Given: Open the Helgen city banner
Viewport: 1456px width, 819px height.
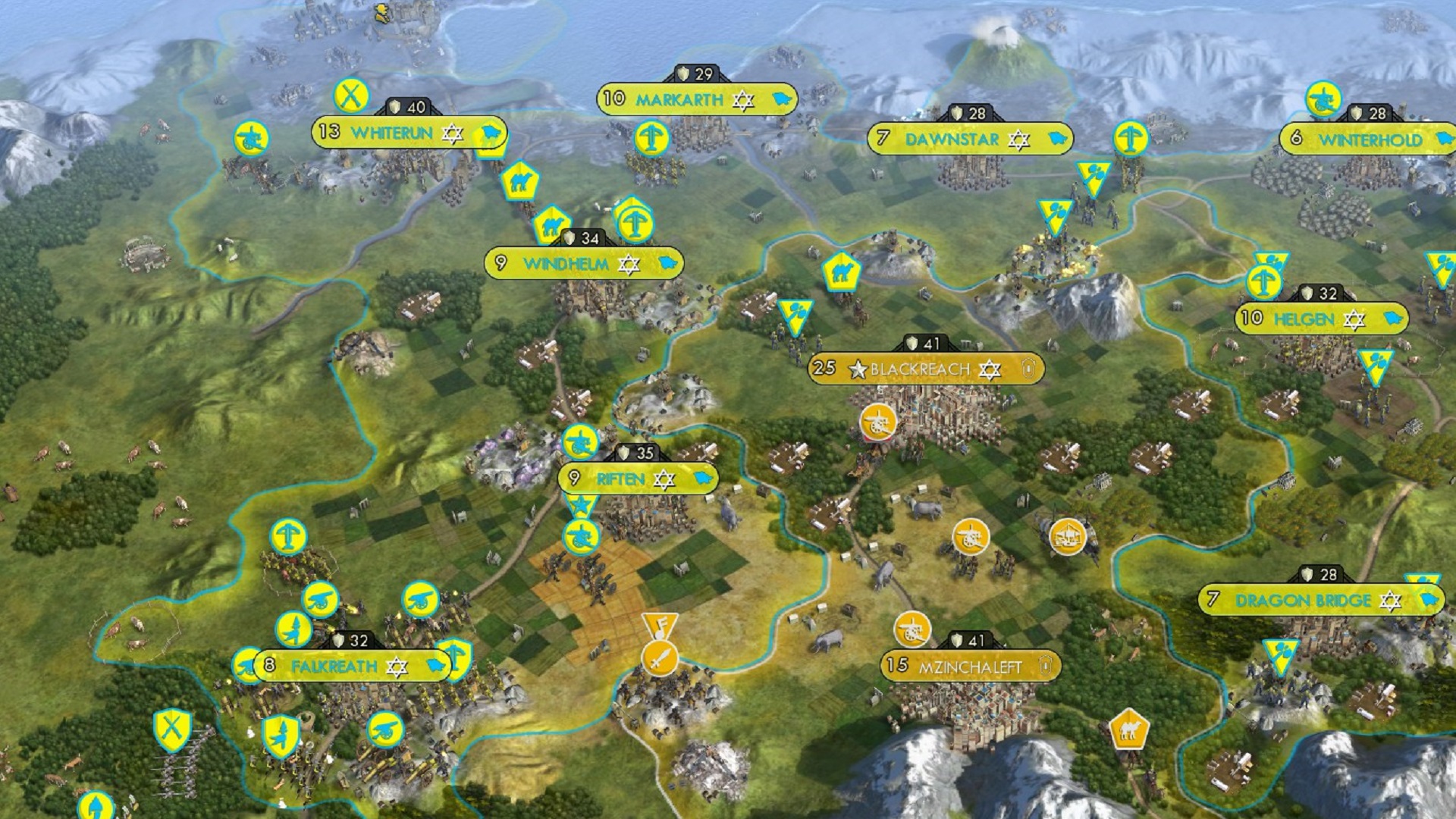Looking at the screenshot, I should click(x=1304, y=319).
